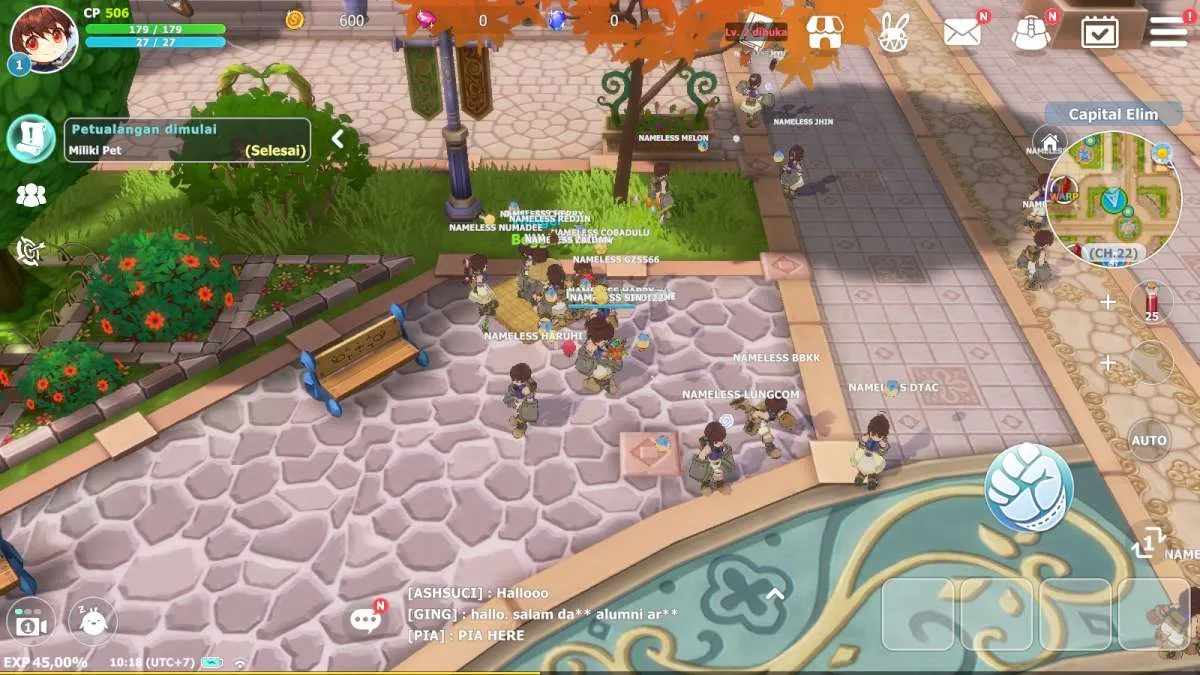
Task: Tap the sleeping chick idle icon
Action: (x=92, y=621)
